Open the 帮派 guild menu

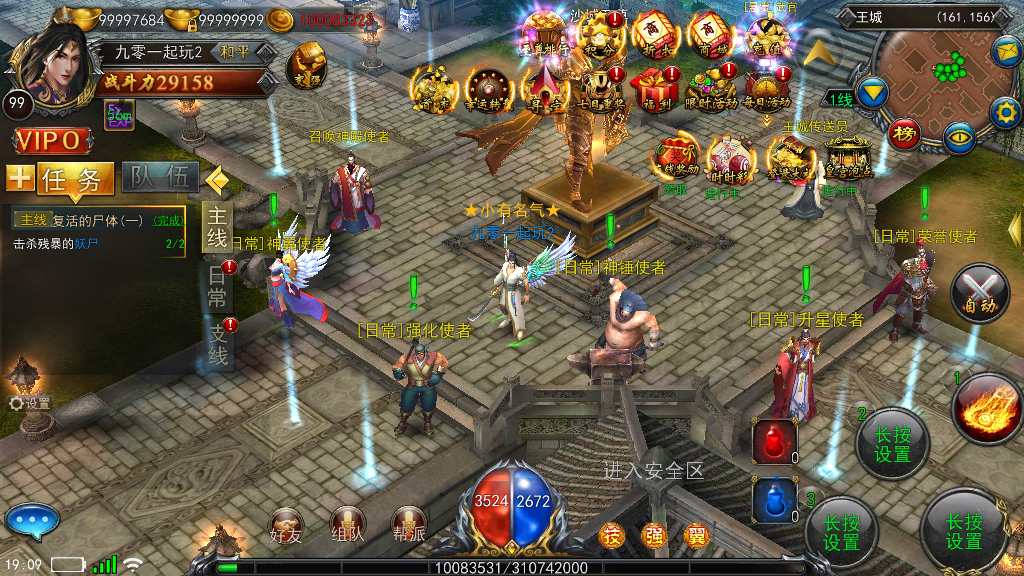point(408,525)
